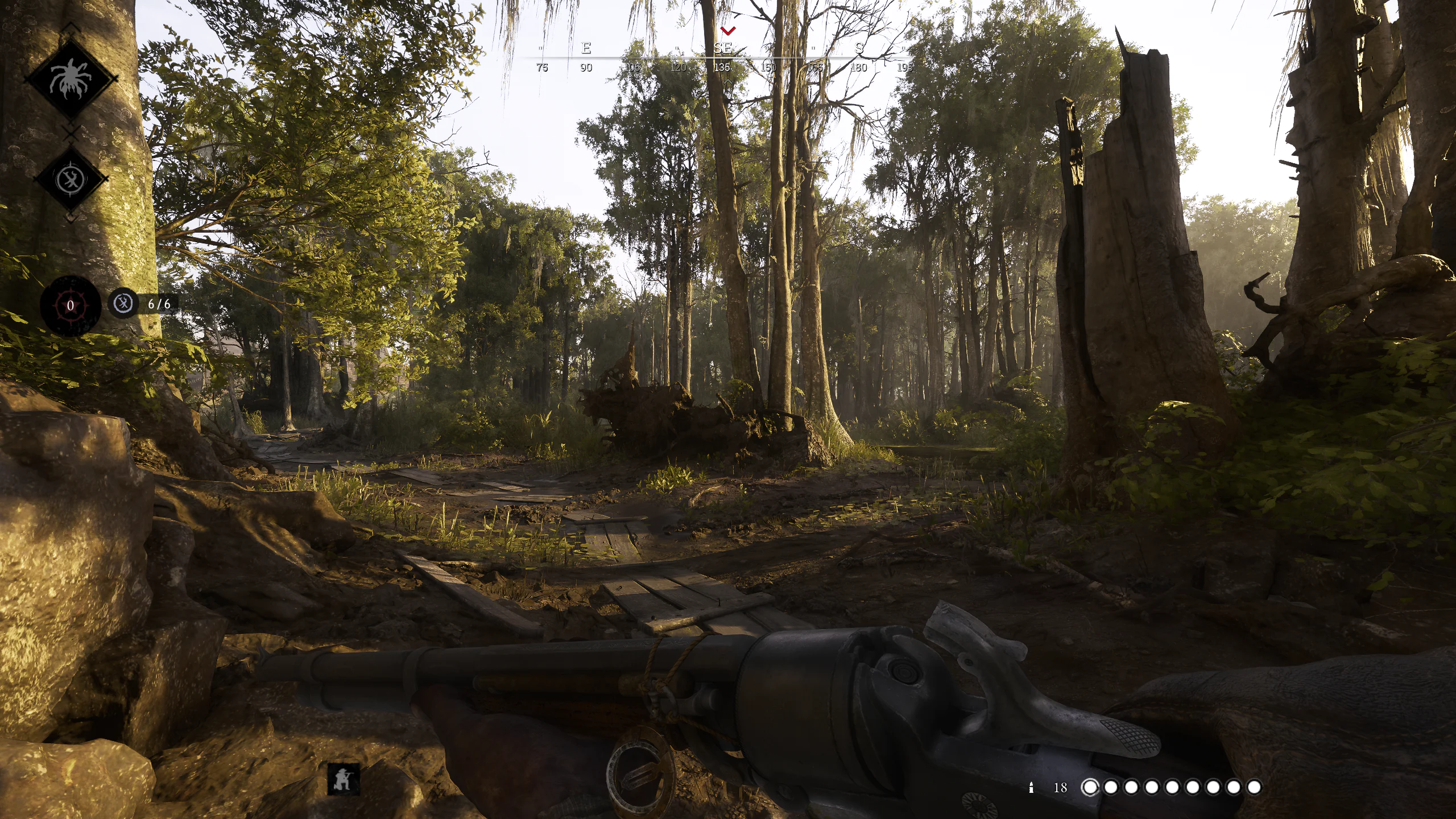Image resolution: width=1456 pixels, height=819 pixels.
Task: Toggle the first highlighted chamber dot
Action: [x=1090, y=787]
